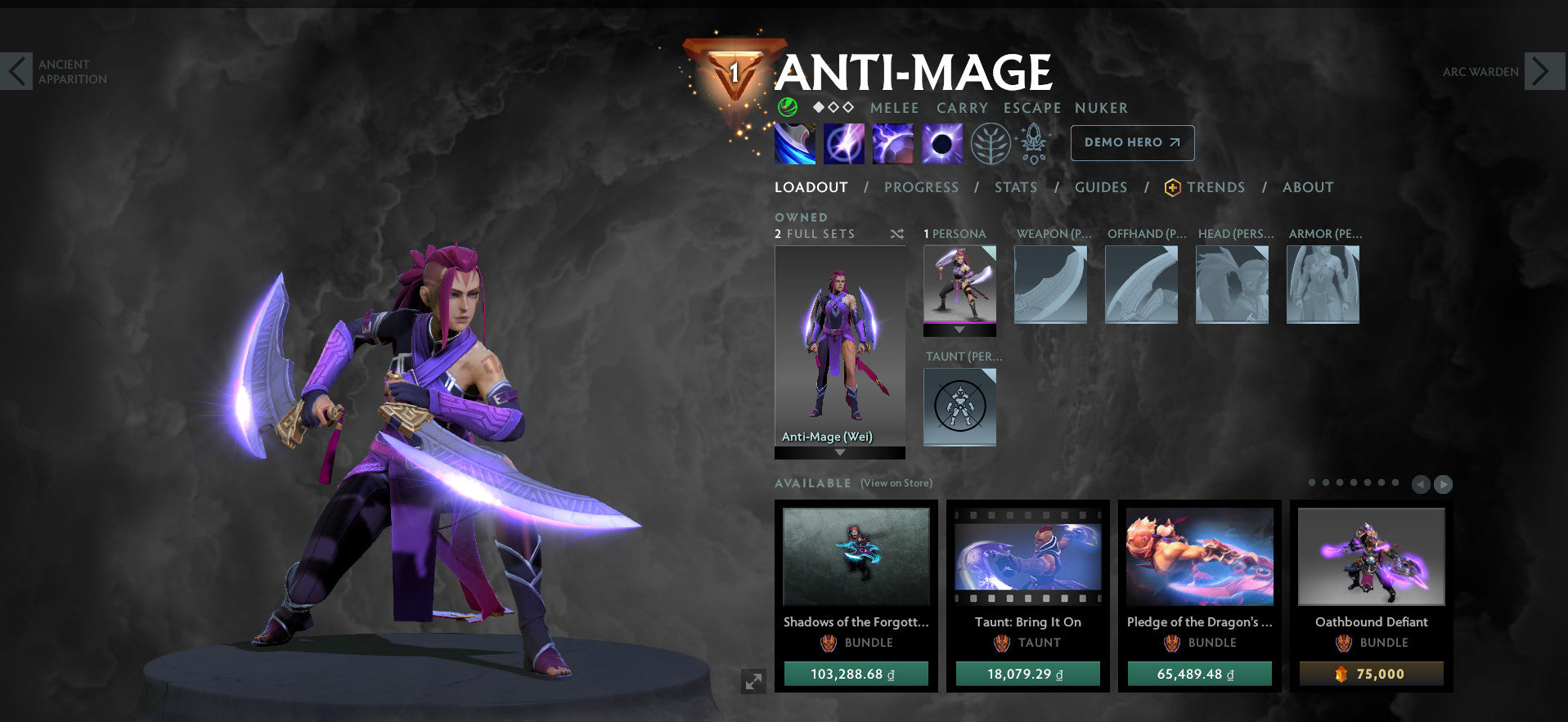
Task: Open the empty Taunt (Persona) slot
Action: tap(959, 406)
